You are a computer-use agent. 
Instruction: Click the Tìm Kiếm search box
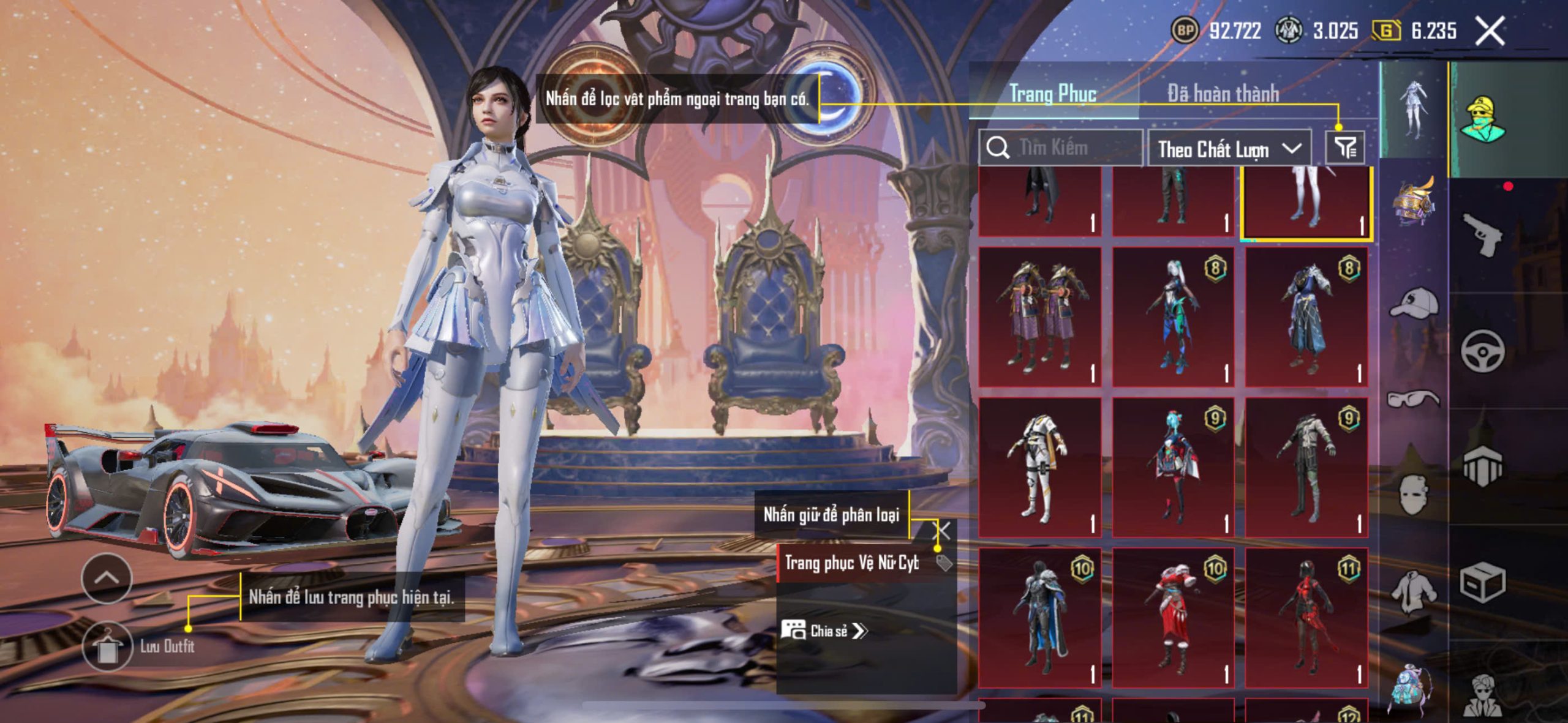click(x=1061, y=148)
